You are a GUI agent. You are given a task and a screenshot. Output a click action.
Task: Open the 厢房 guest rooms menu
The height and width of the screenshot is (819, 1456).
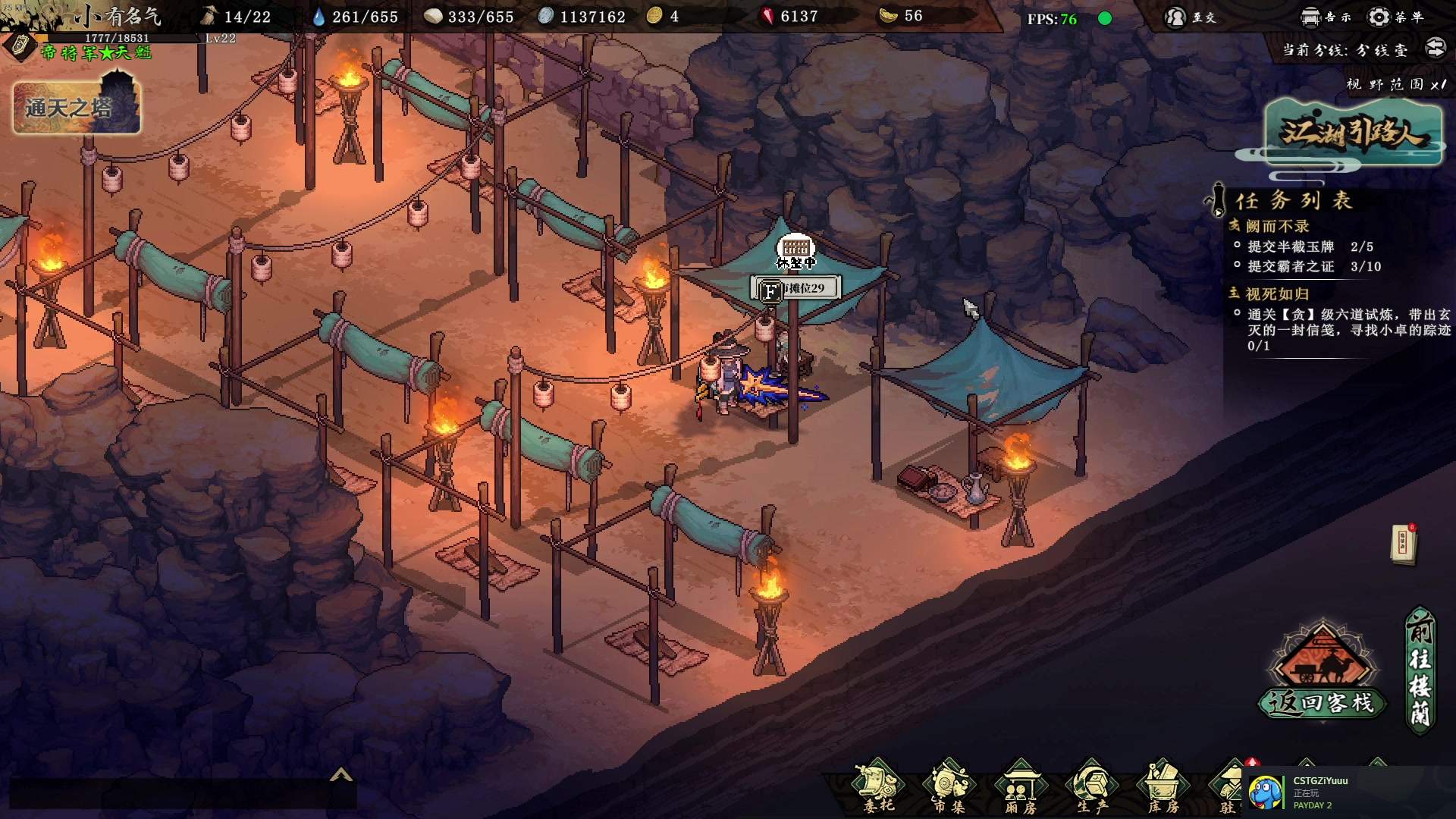click(1020, 786)
